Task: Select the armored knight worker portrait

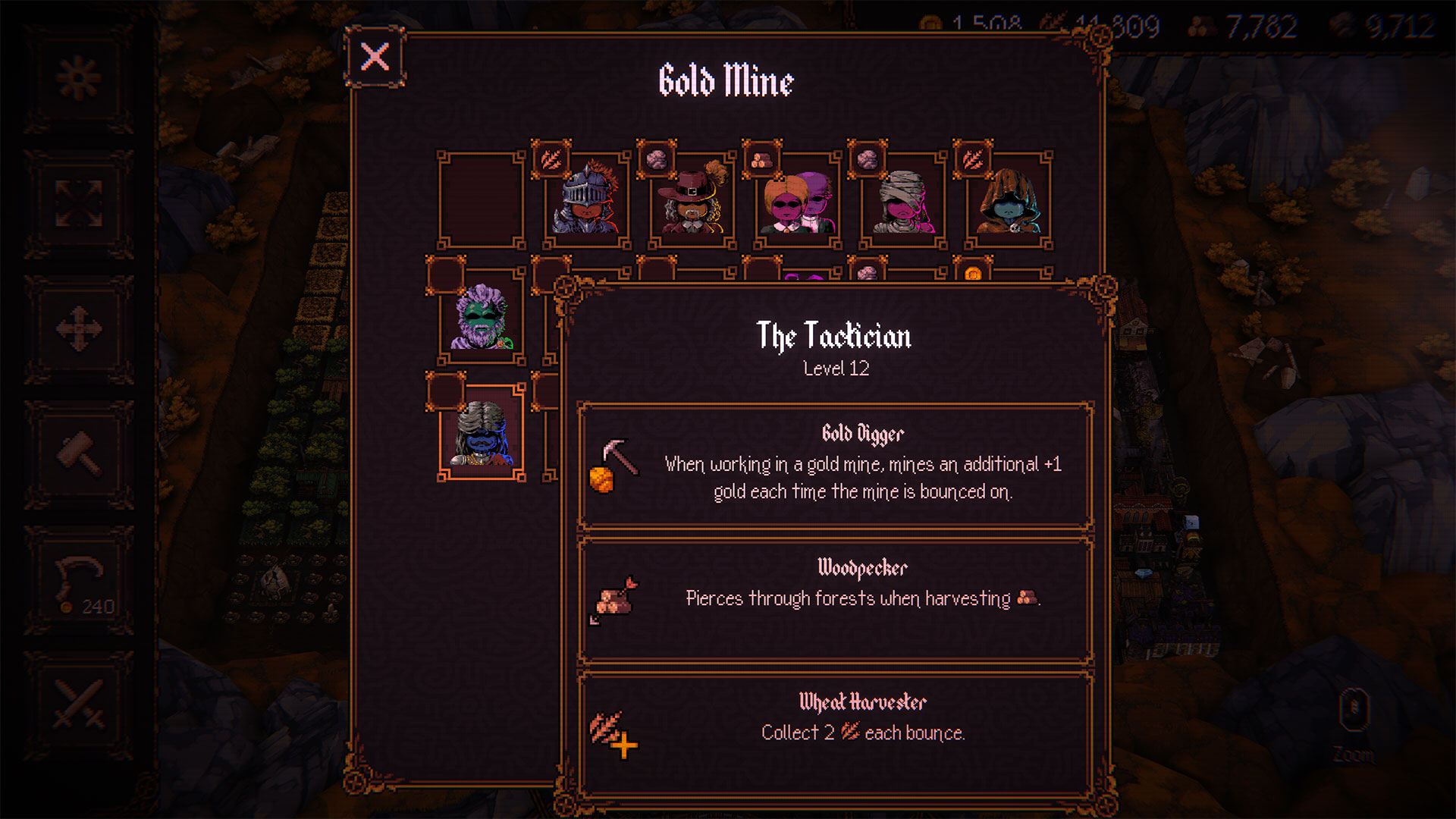Action: click(x=586, y=200)
